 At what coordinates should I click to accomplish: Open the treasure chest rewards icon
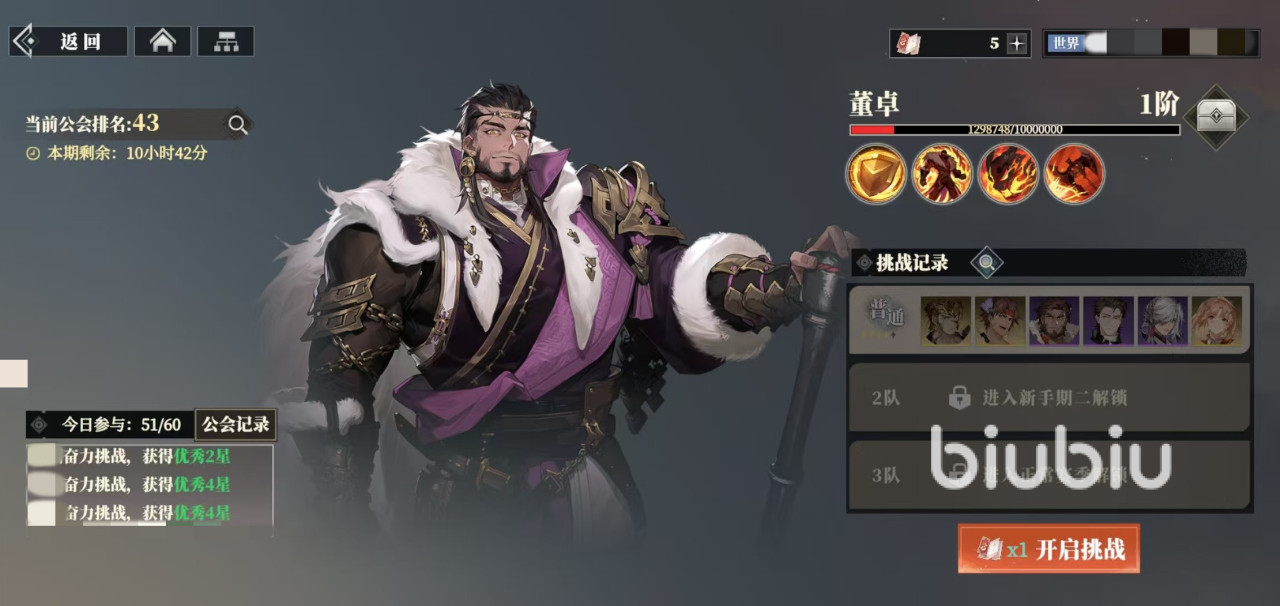pos(1215,117)
